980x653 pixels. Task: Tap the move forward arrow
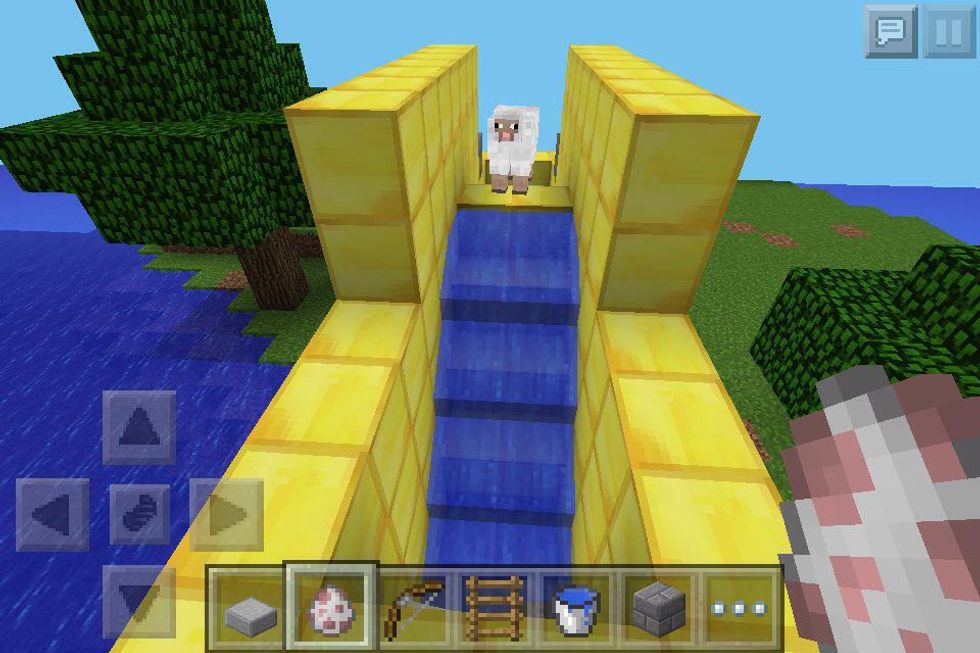coord(139,427)
